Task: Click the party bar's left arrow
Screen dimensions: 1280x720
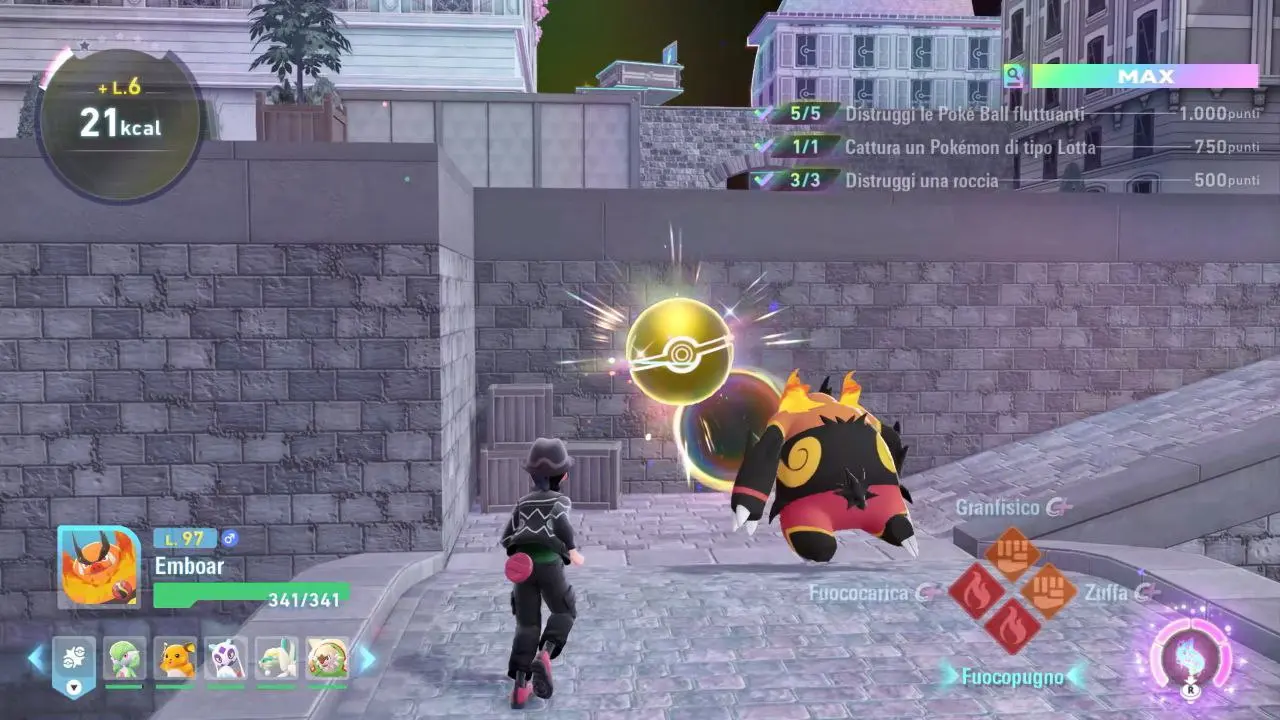Action: point(36,658)
